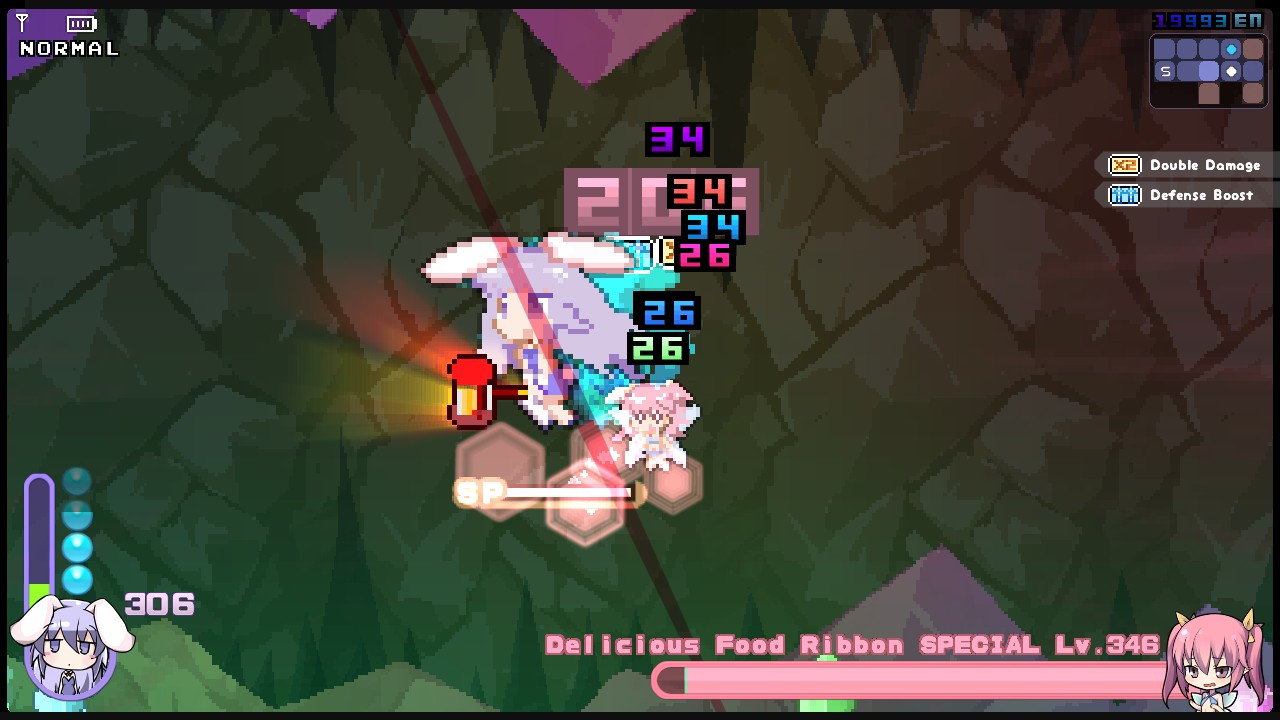Toggle the white diamond marker on the minimap
Image resolution: width=1280 pixels, height=720 pixels.
(x=1232, y=71)
